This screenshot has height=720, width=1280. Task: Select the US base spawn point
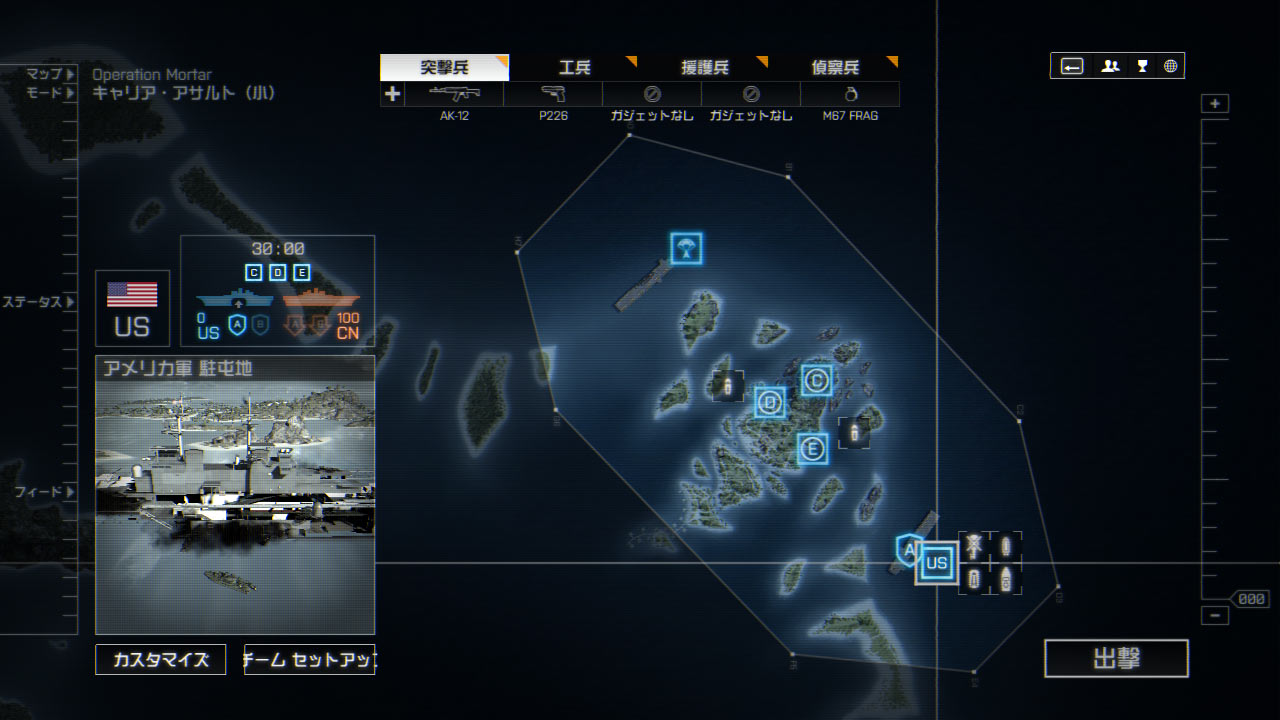coord(936,563)
